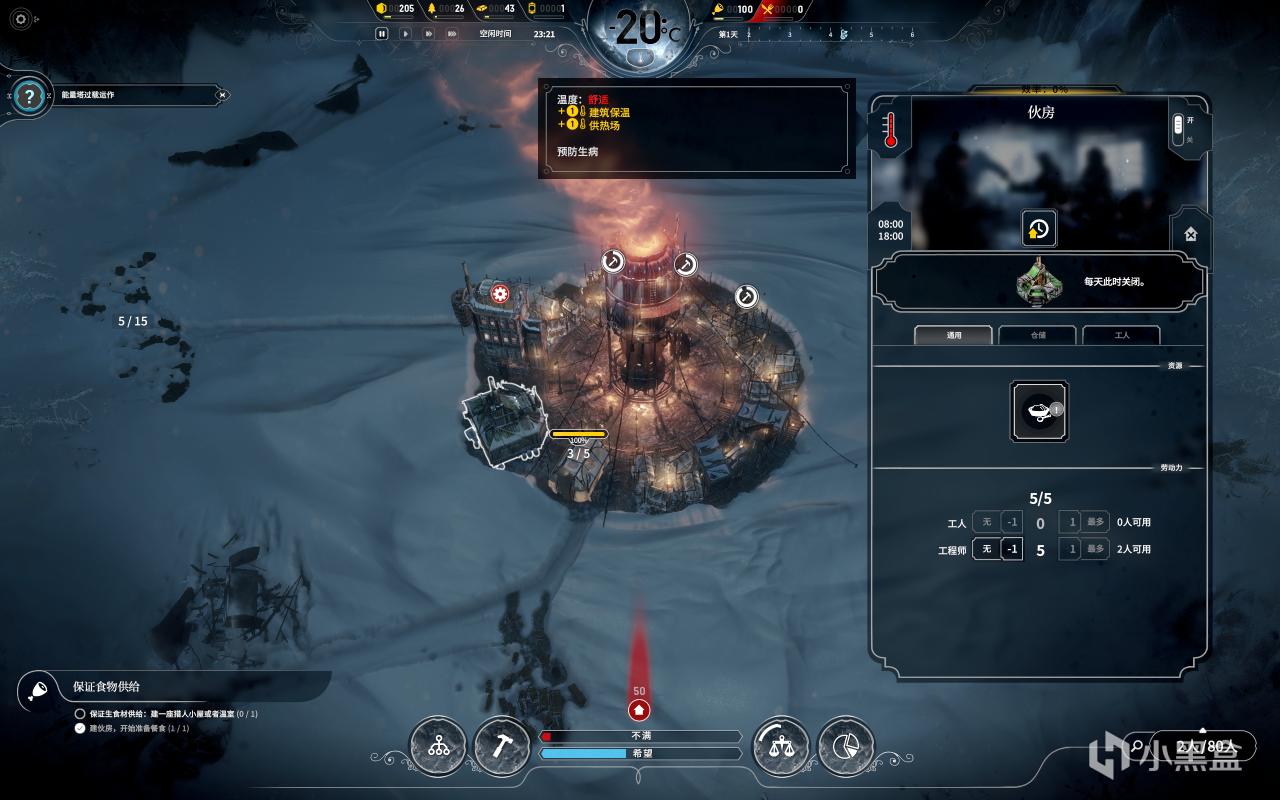Switch to the 工人 tab
1280x800 pixels.
pos(1121,335)
